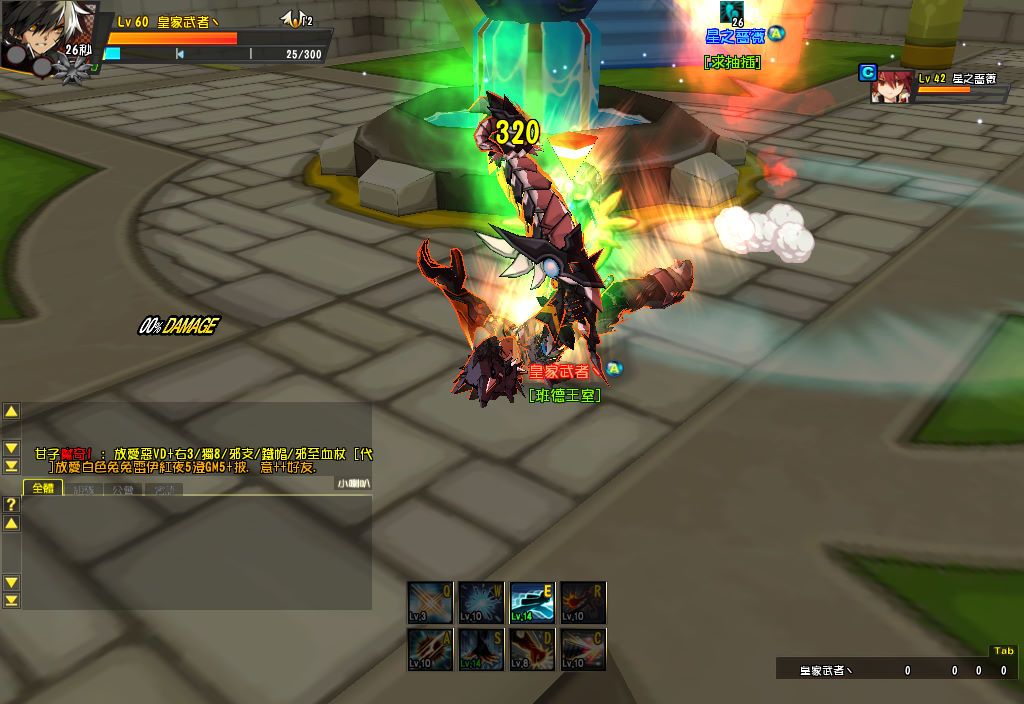1024x704 pixels.
Task: Activate the D skill at Lv.8
Action: (532, 649)
